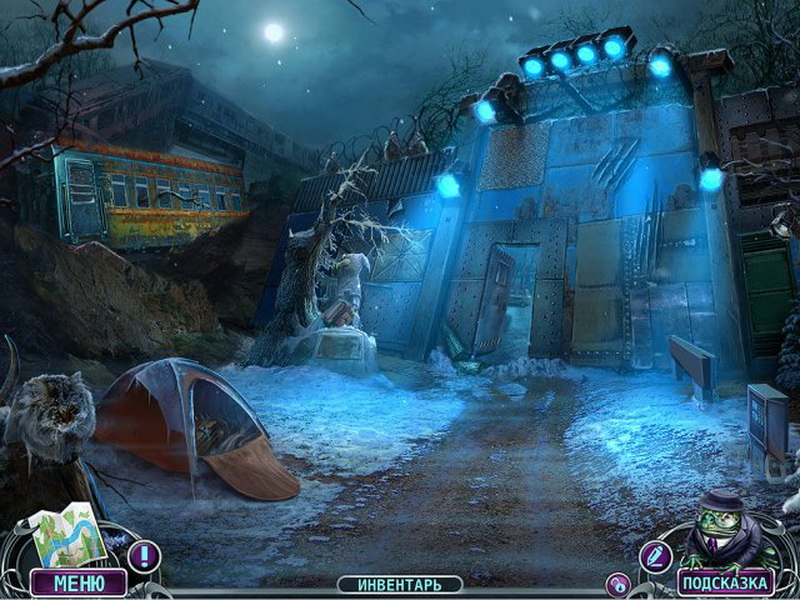
Task: Click the frog detective helper
Action: click(x=718, y=529)
